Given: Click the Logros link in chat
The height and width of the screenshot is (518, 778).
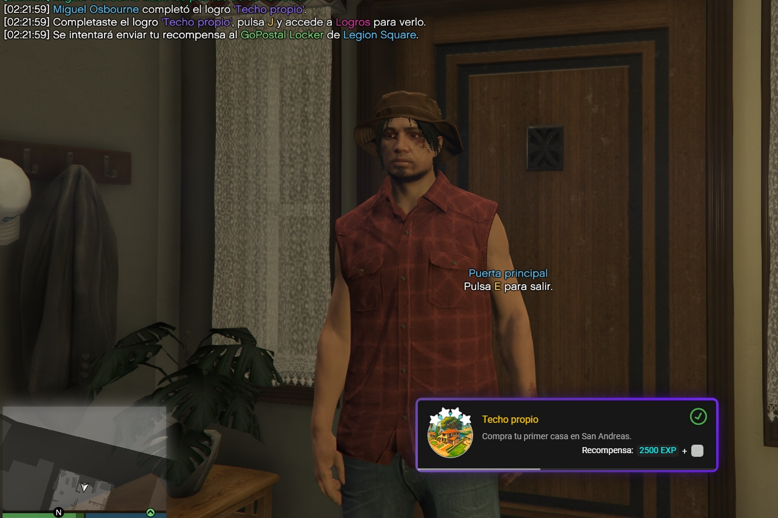Looking at the screenshot, I should pos(353,22).
